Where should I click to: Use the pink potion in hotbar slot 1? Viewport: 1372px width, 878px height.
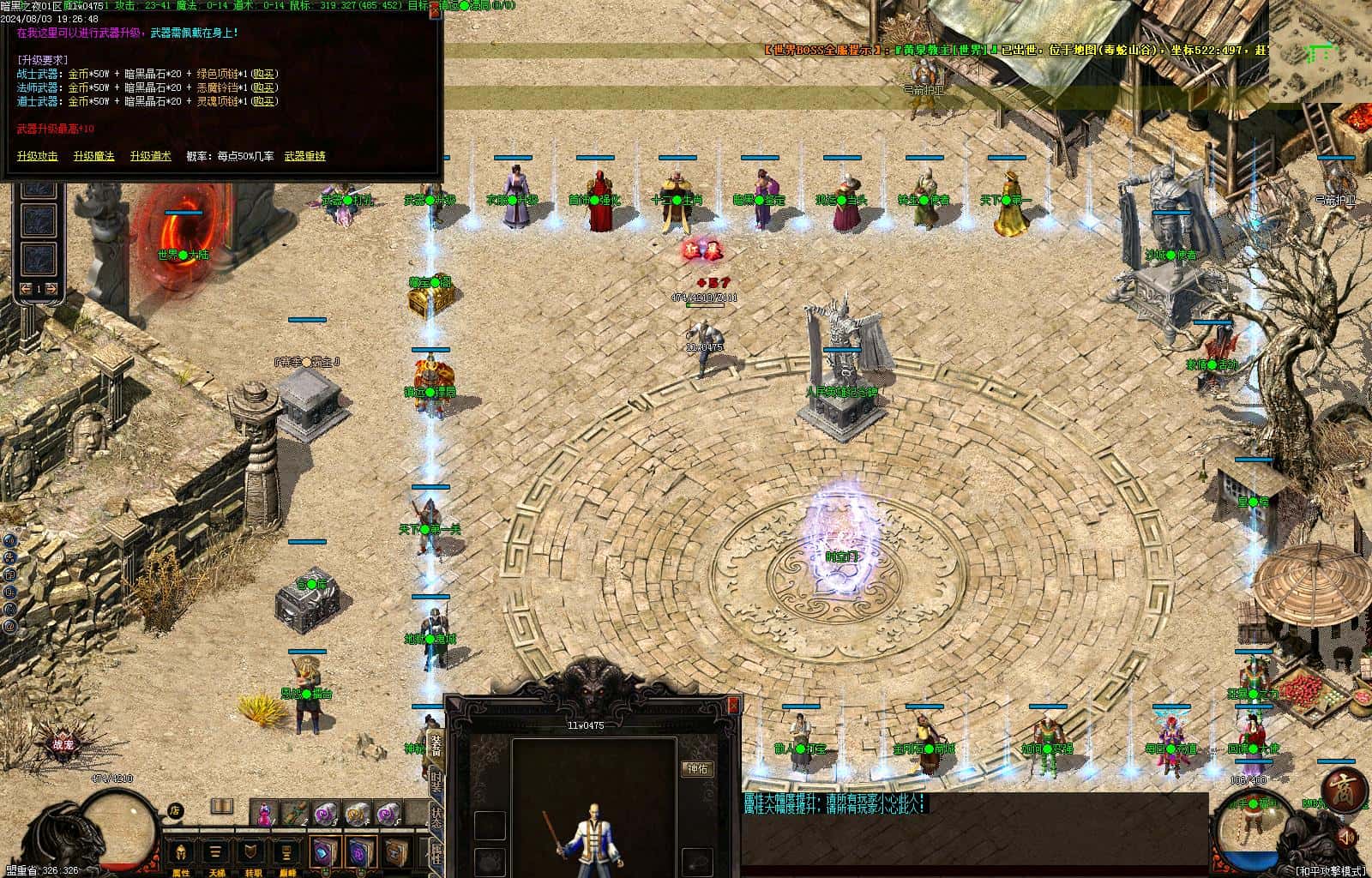pyautogui.click(x=265, y=812)
